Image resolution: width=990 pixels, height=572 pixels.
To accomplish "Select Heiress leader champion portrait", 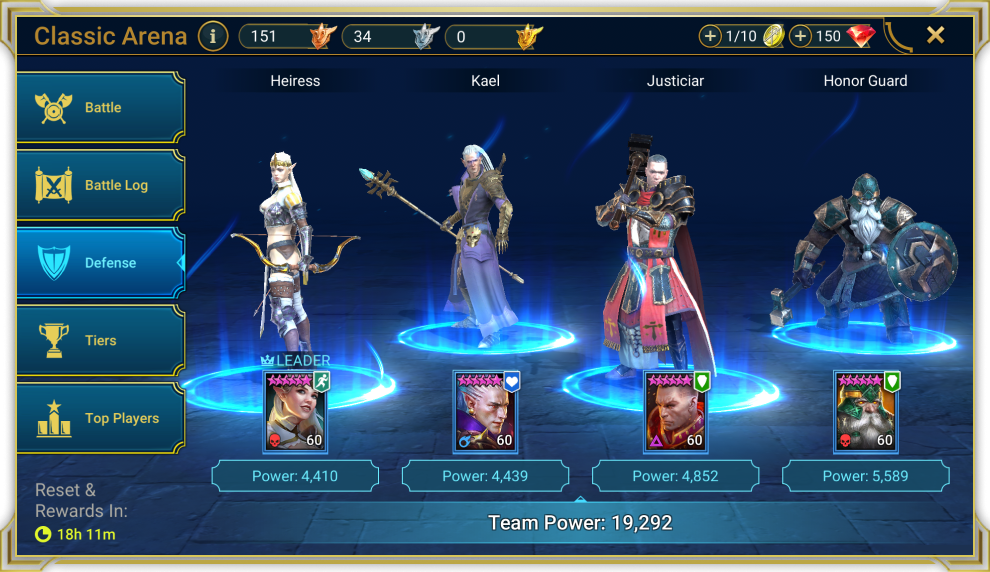I will [x=295, y=411].
